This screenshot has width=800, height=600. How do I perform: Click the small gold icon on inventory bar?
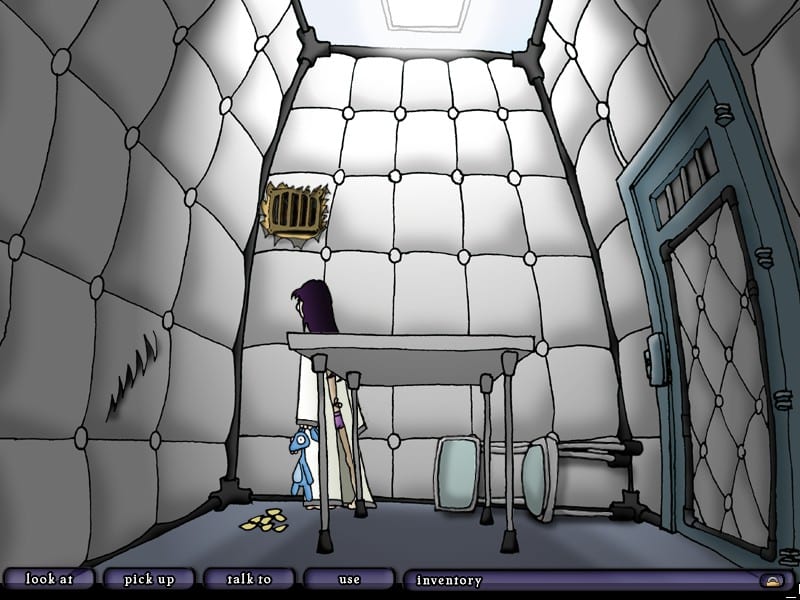pos(772,580)
